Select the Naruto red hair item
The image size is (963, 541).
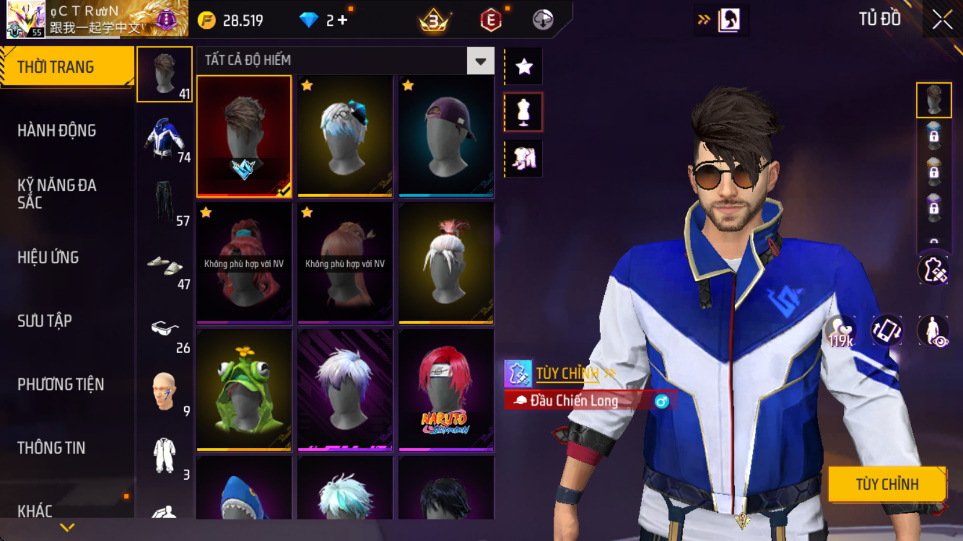(446, 390)
